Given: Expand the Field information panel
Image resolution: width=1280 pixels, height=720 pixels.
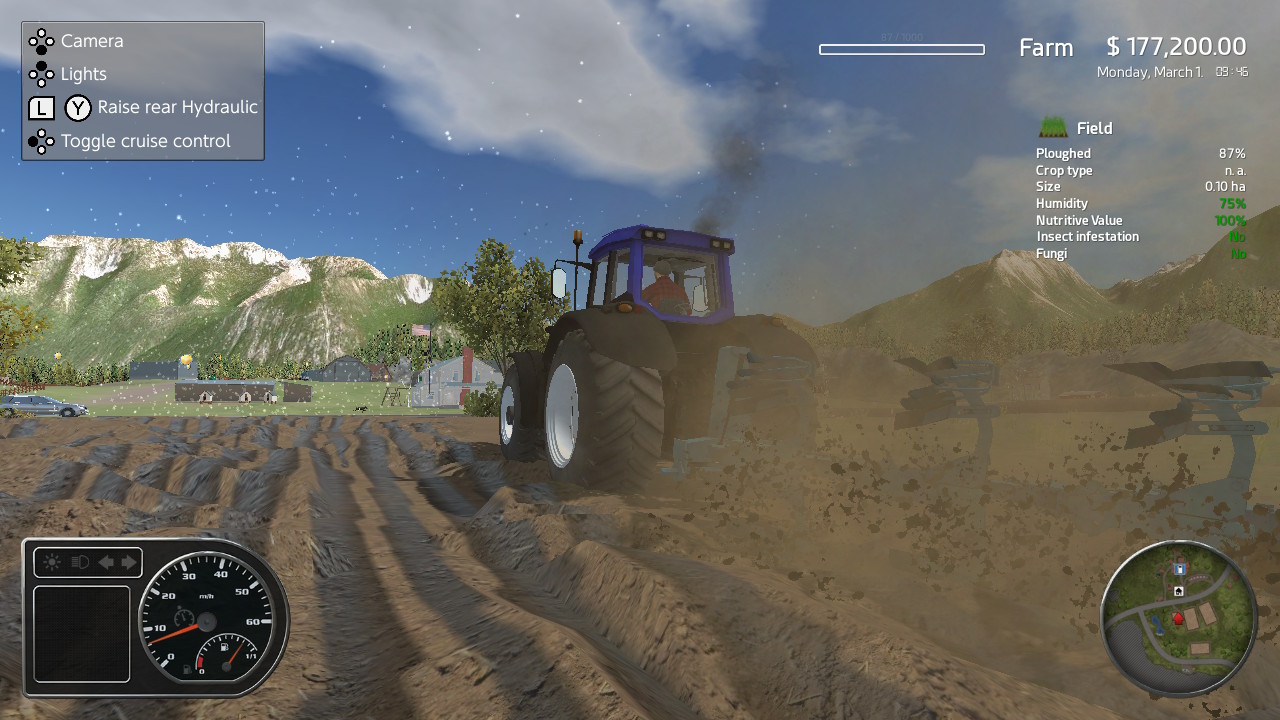Looking at the screenshot, I should click(1093, 127).
